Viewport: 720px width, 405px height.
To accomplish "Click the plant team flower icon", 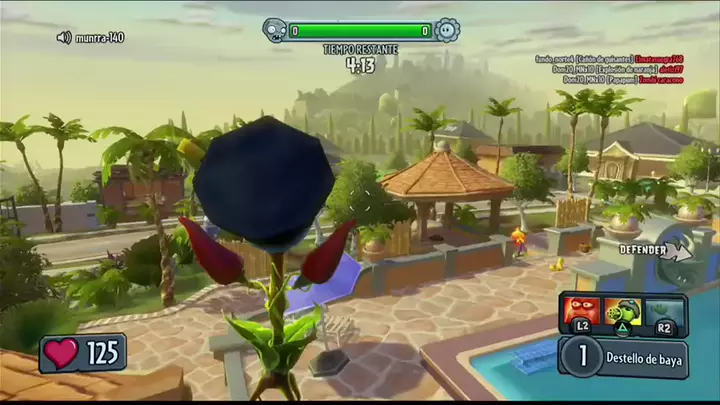I will pos(446,30).
